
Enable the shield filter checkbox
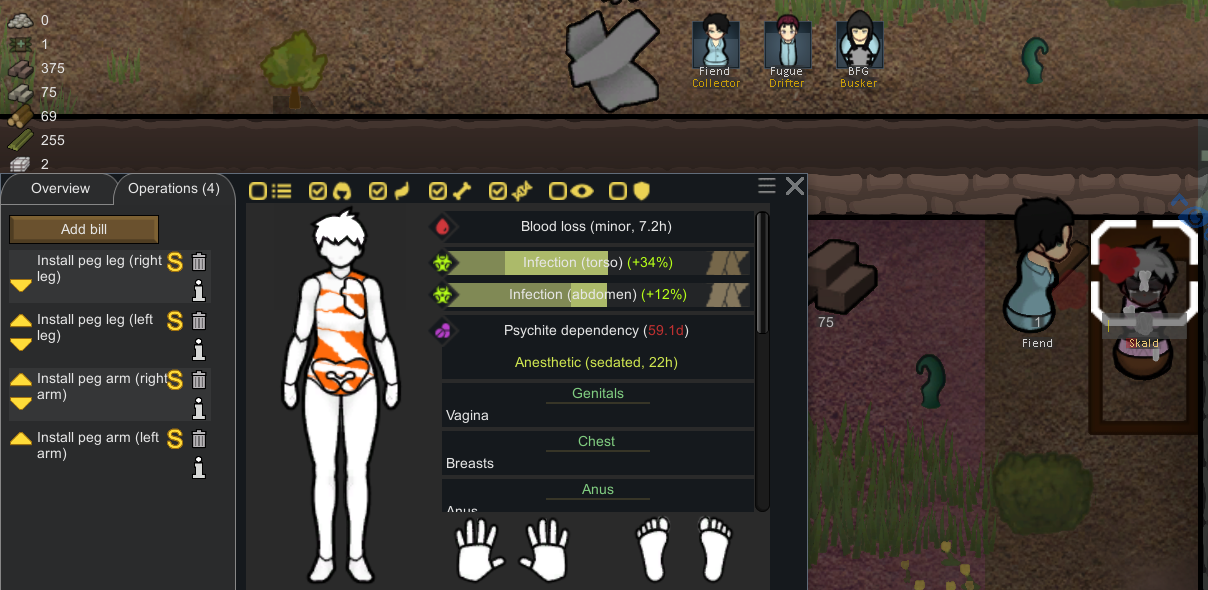pos(618,191)
